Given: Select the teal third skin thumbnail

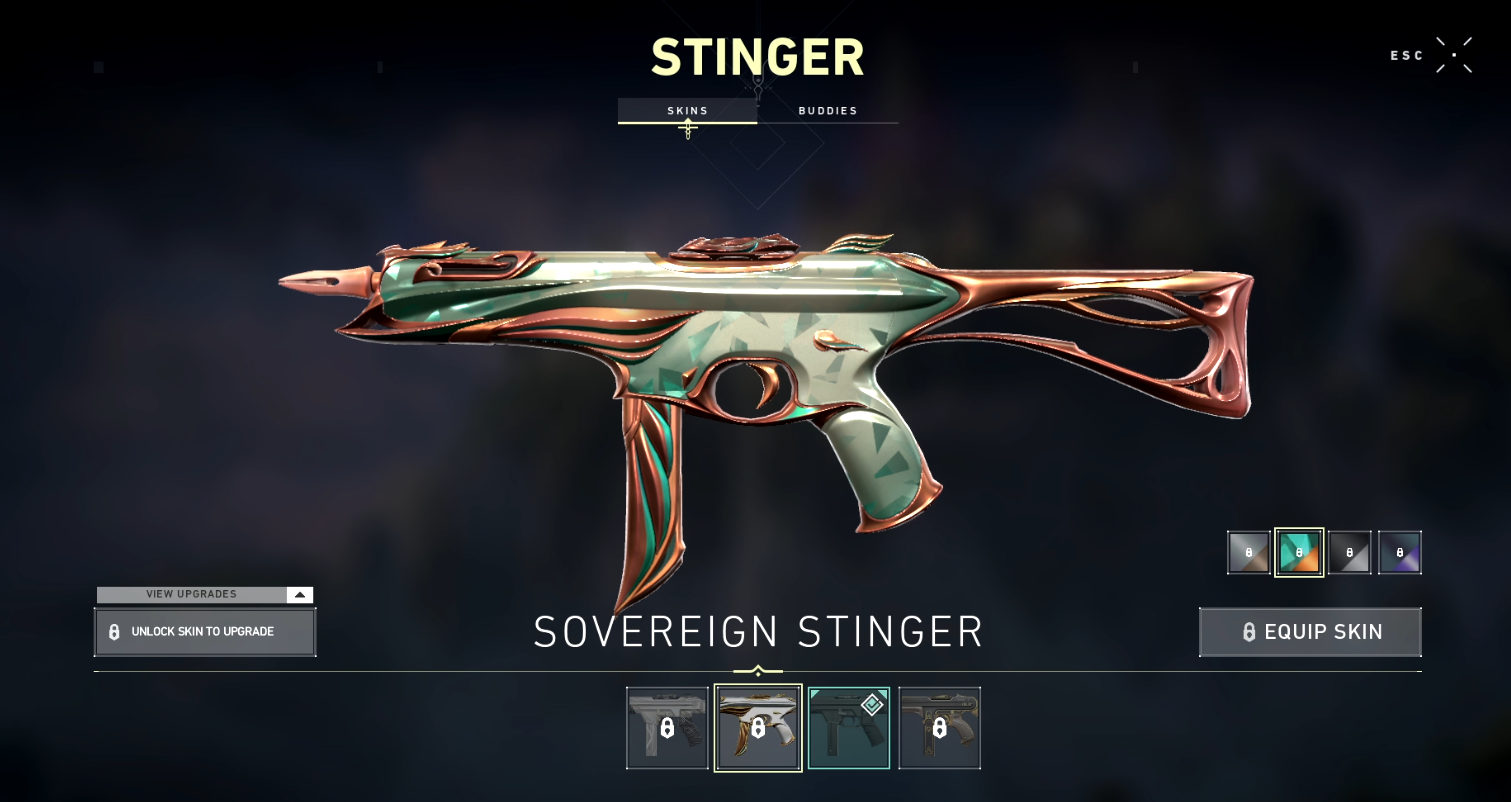Looking at the screenshot, I should tap(848, 727).
